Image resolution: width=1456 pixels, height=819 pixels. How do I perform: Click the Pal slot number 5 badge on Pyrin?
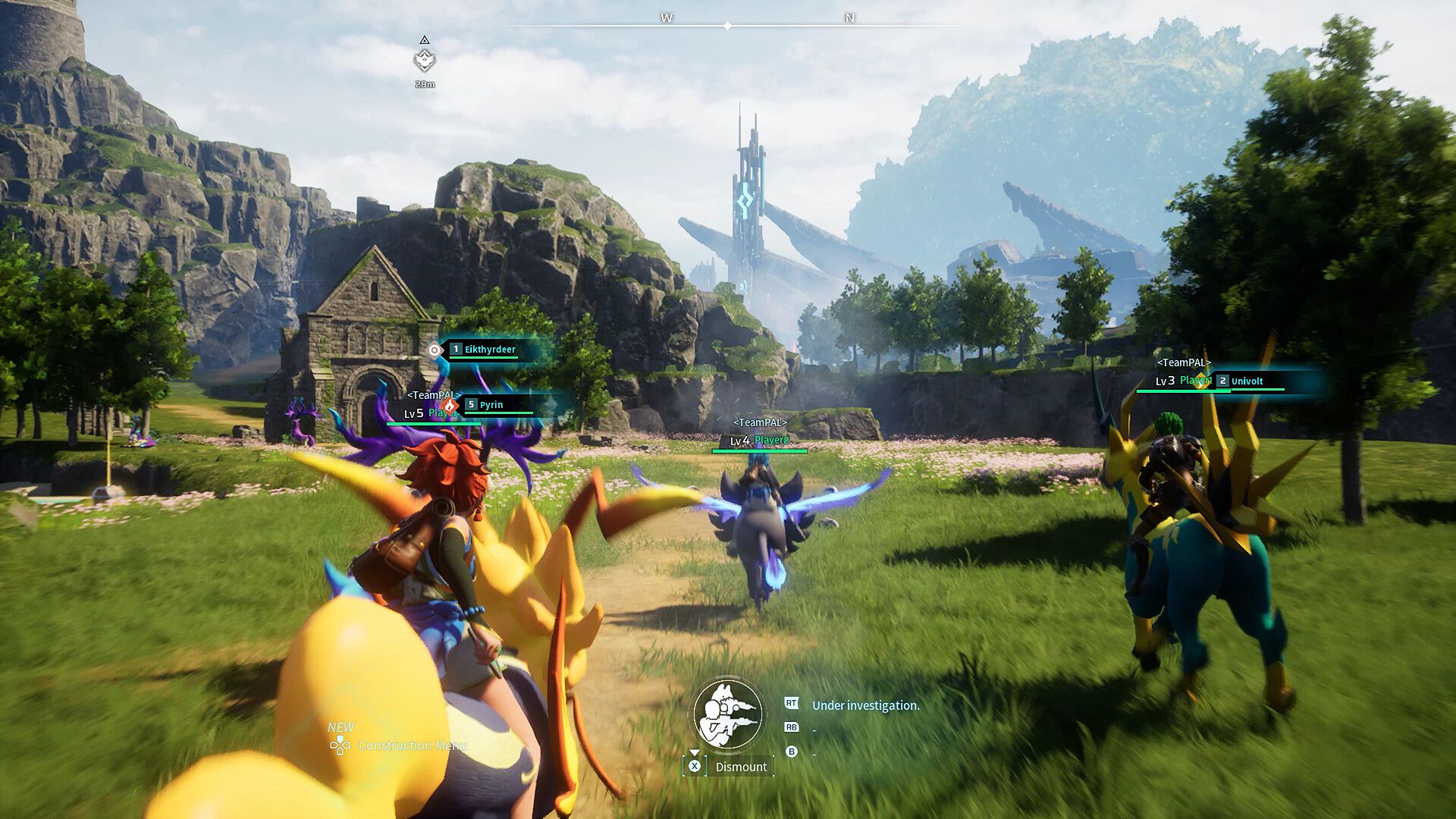(472, 405)
